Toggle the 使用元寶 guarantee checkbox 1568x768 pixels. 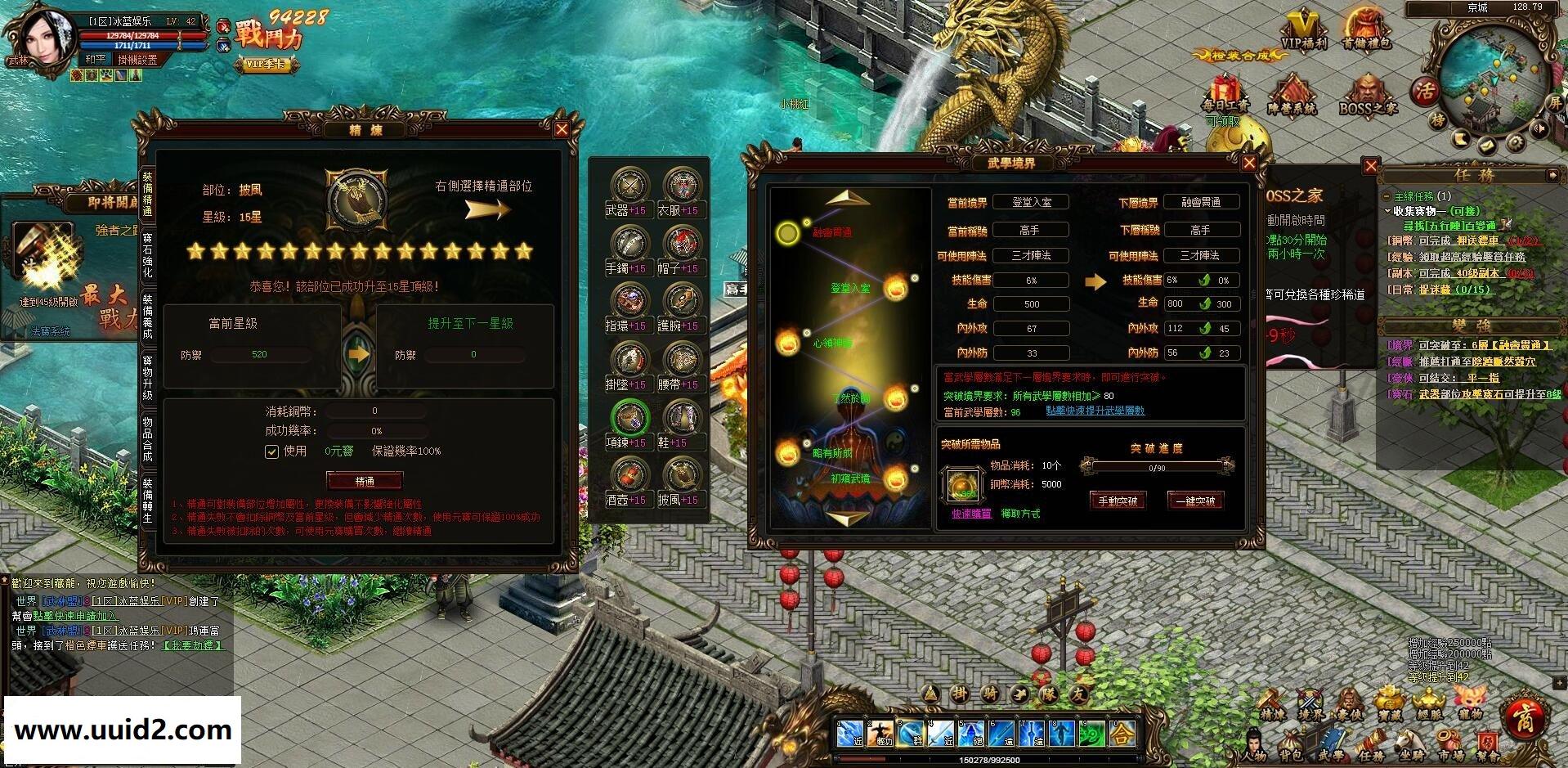272,451
